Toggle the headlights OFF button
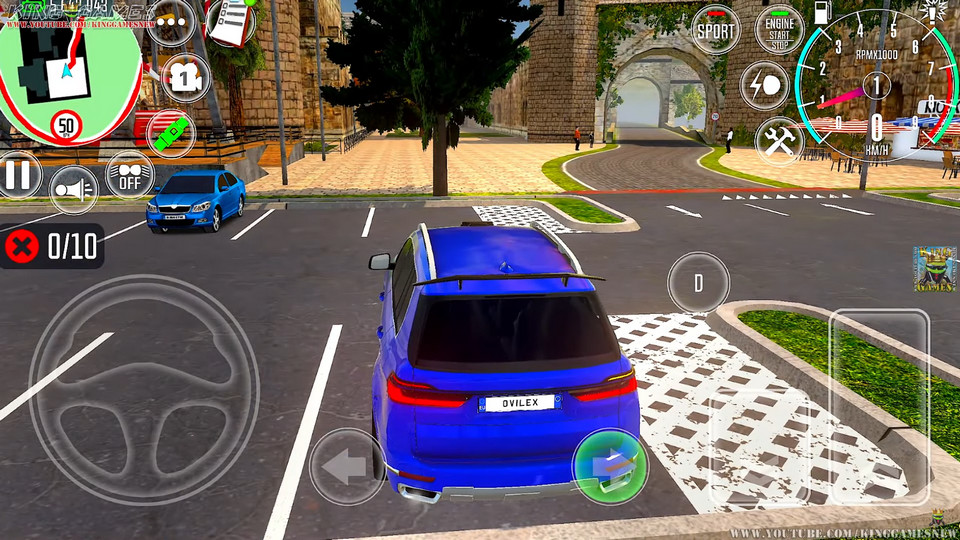Viewport: 960px width, 540px height. 130,174
